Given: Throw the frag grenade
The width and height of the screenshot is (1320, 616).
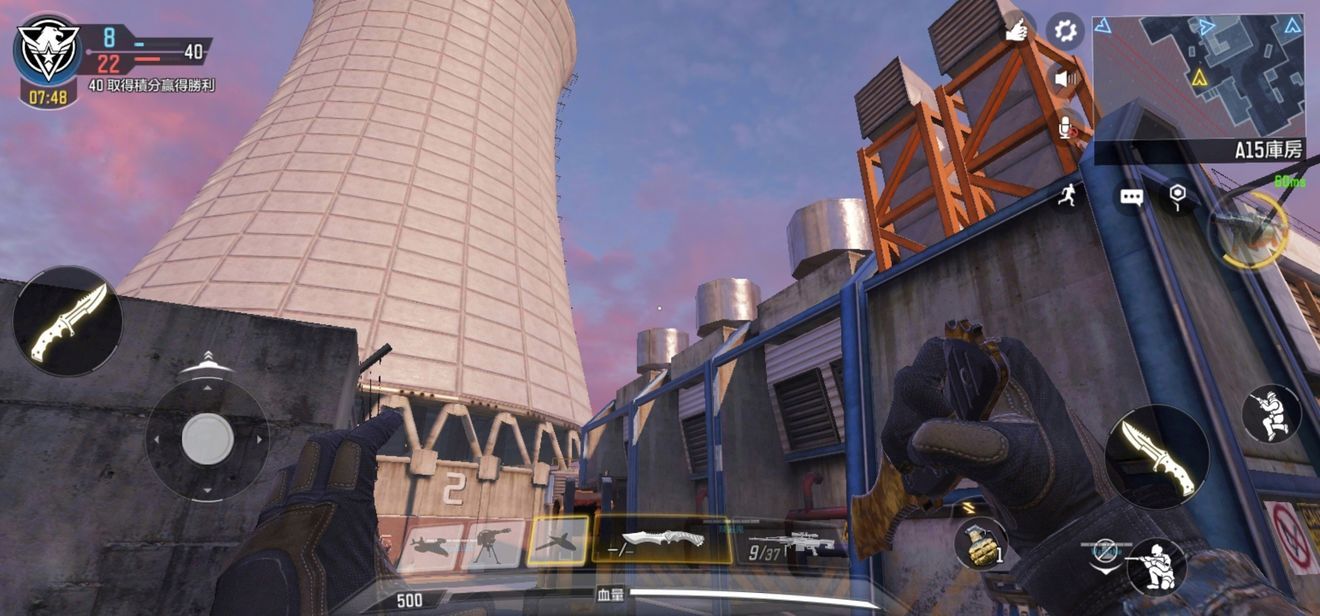Looking at the screenshot, I should pos(981,544).
